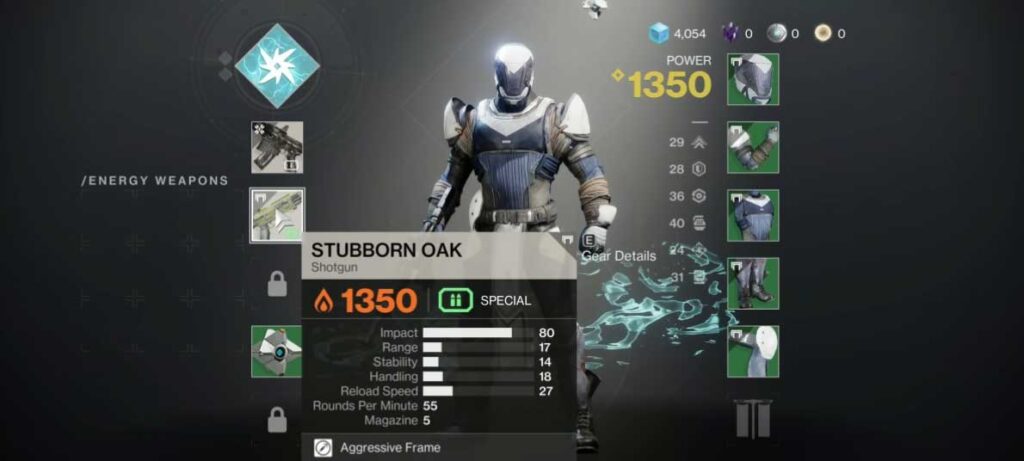1024x461 pixels.
Task: Open the teal diamond subclass icon
Action: pos(277,66)
